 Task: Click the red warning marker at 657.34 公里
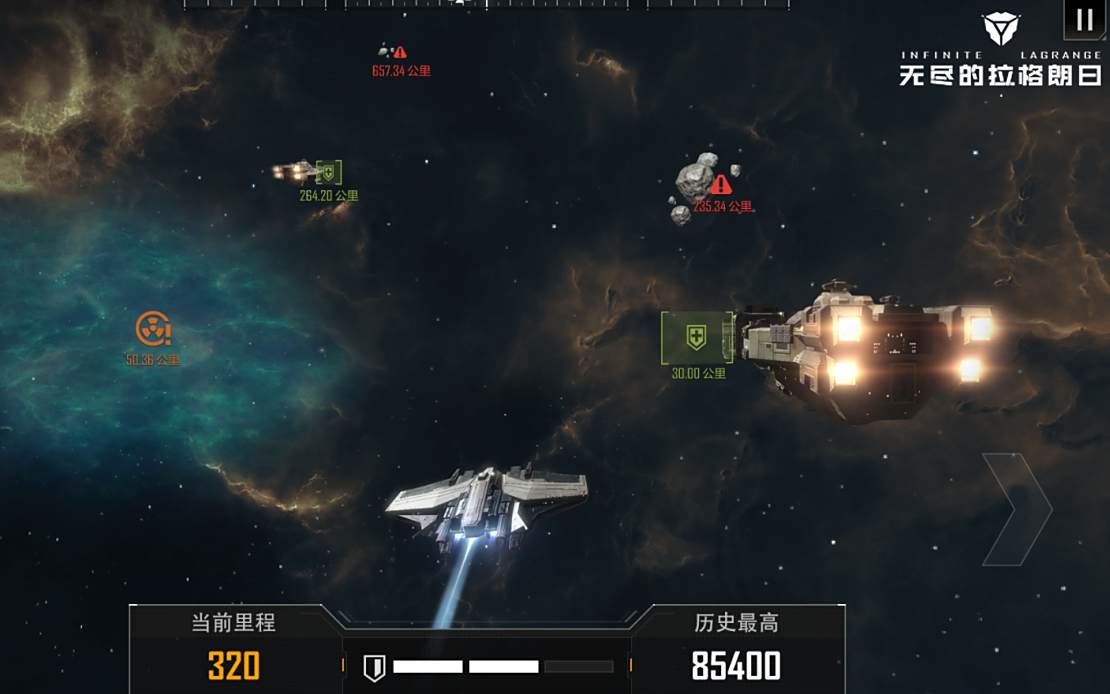coord(400,52)
